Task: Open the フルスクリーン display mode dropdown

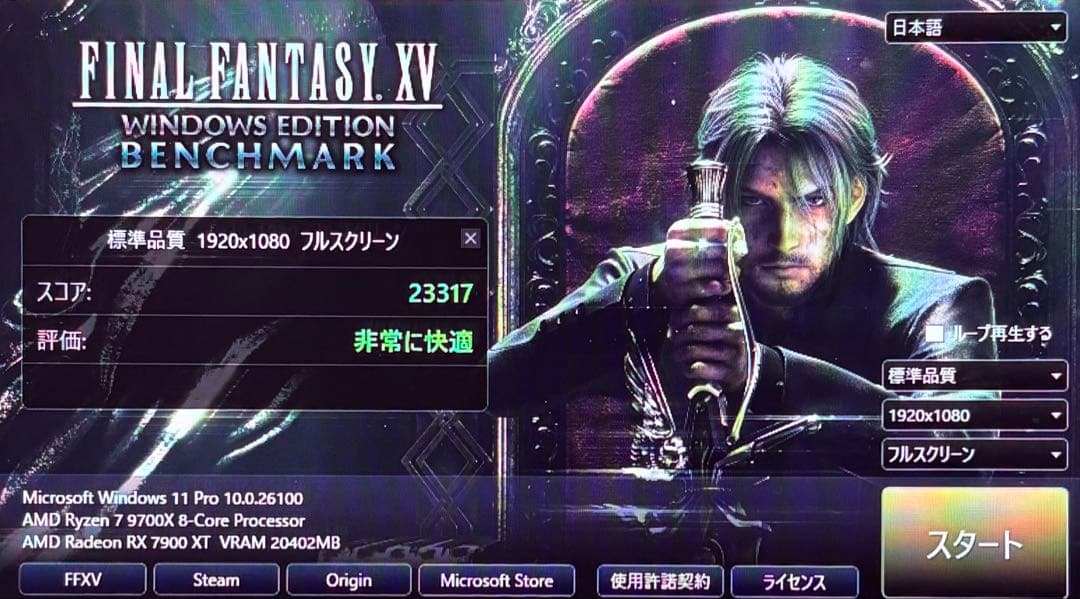Action: click(974, 454)
